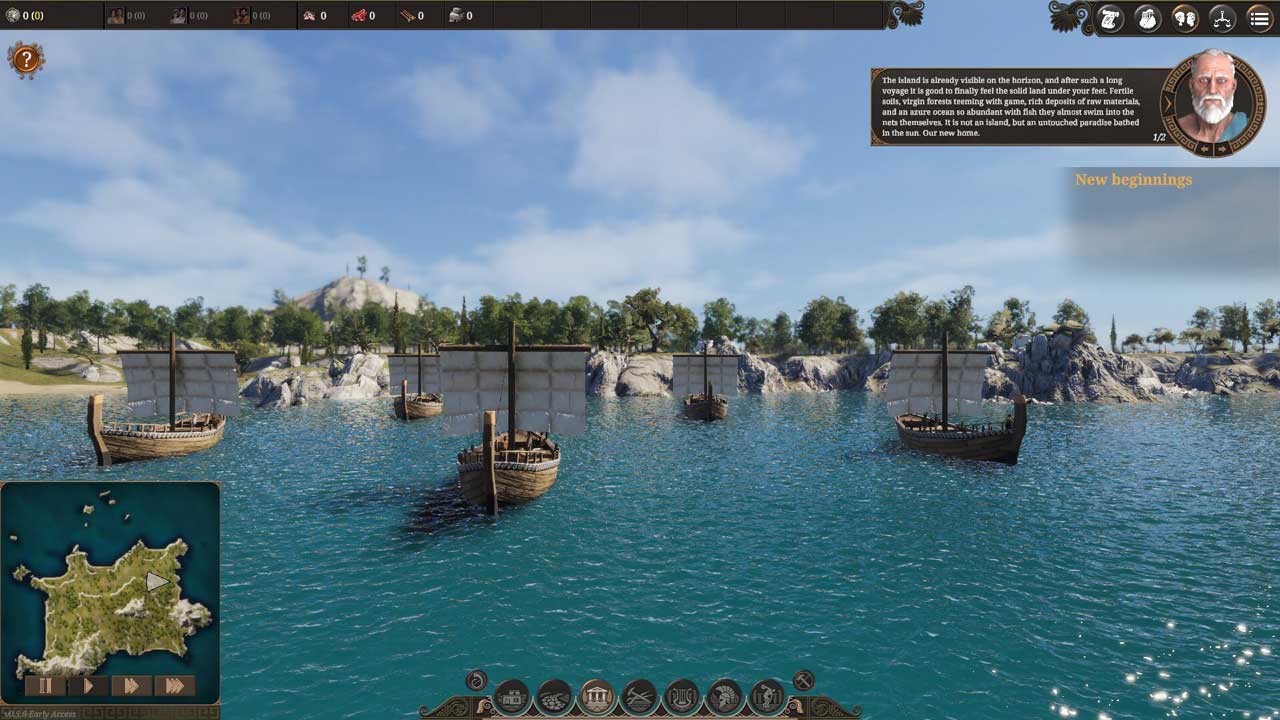Activate the hammer demolish tool
The height and width of the screenshot is (720, 1280).
coord(803,681)
